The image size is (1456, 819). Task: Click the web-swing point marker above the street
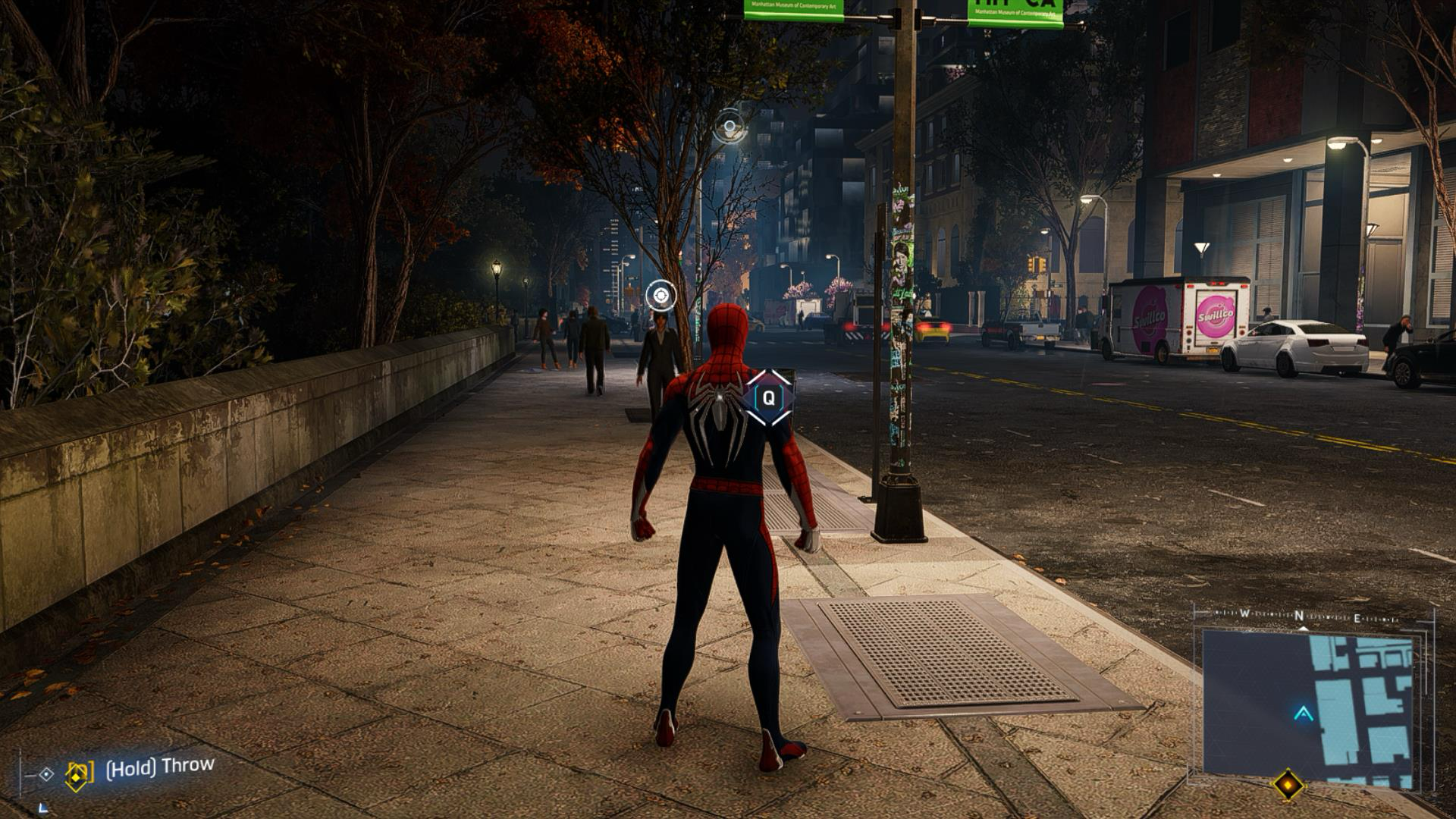[730, 126]
